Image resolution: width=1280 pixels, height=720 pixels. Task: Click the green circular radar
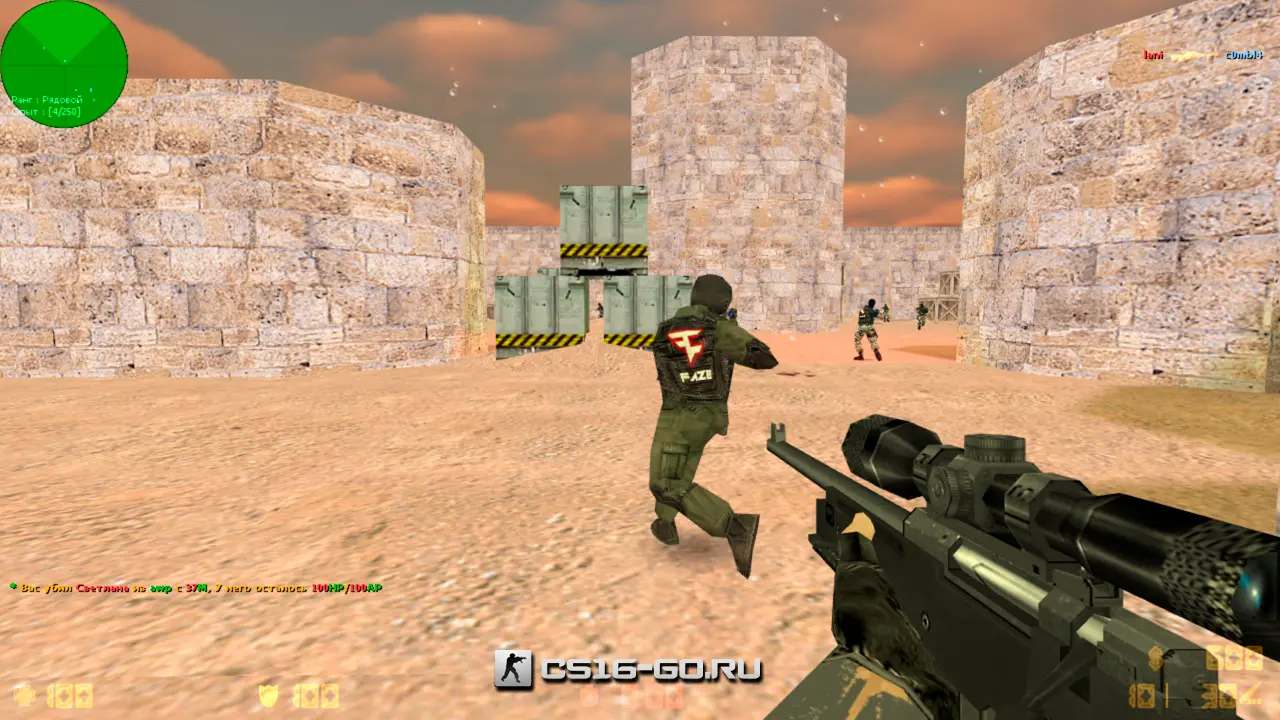pos(64,64)
